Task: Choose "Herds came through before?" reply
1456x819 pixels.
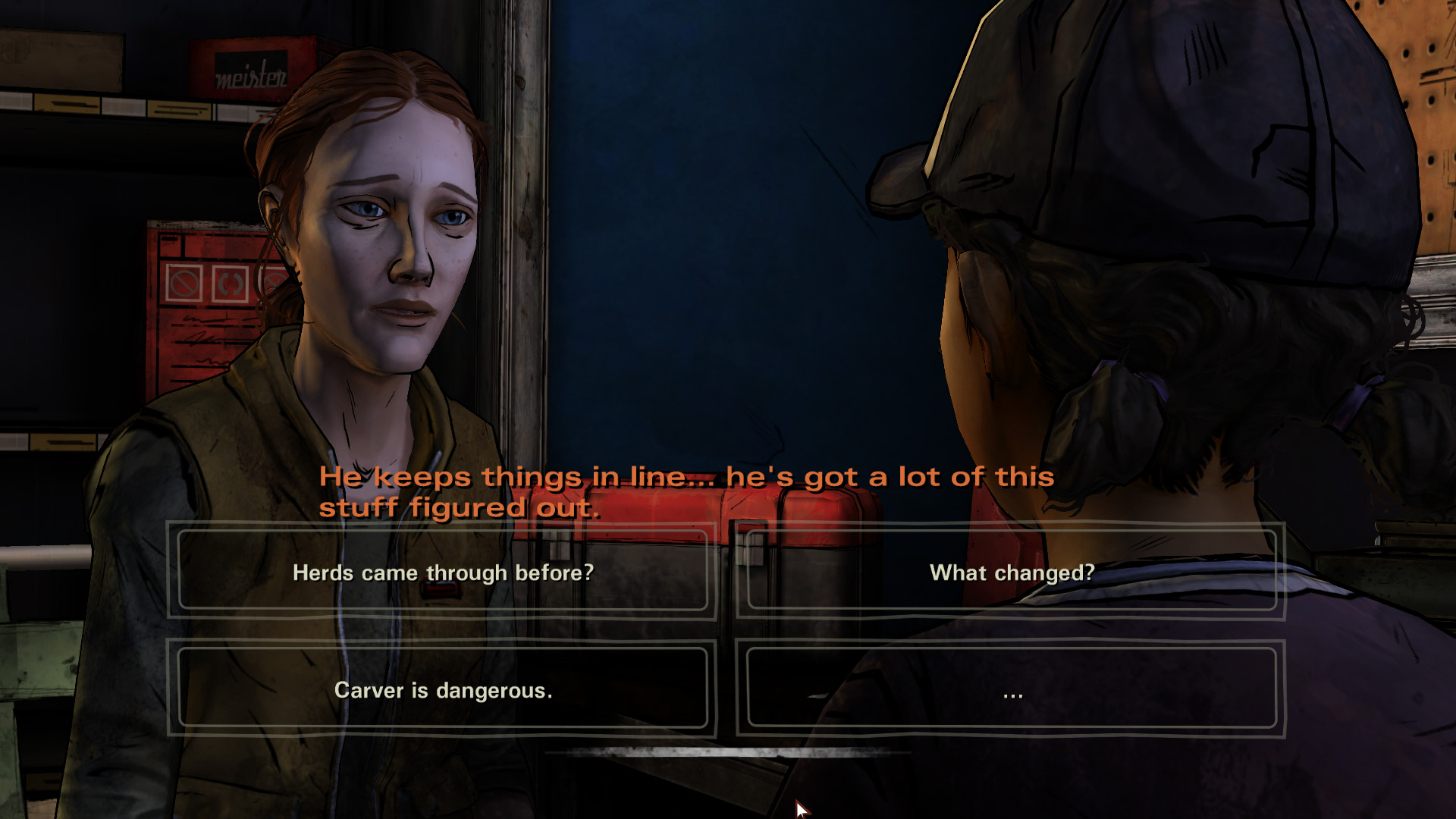Action: tap(443, 572)
